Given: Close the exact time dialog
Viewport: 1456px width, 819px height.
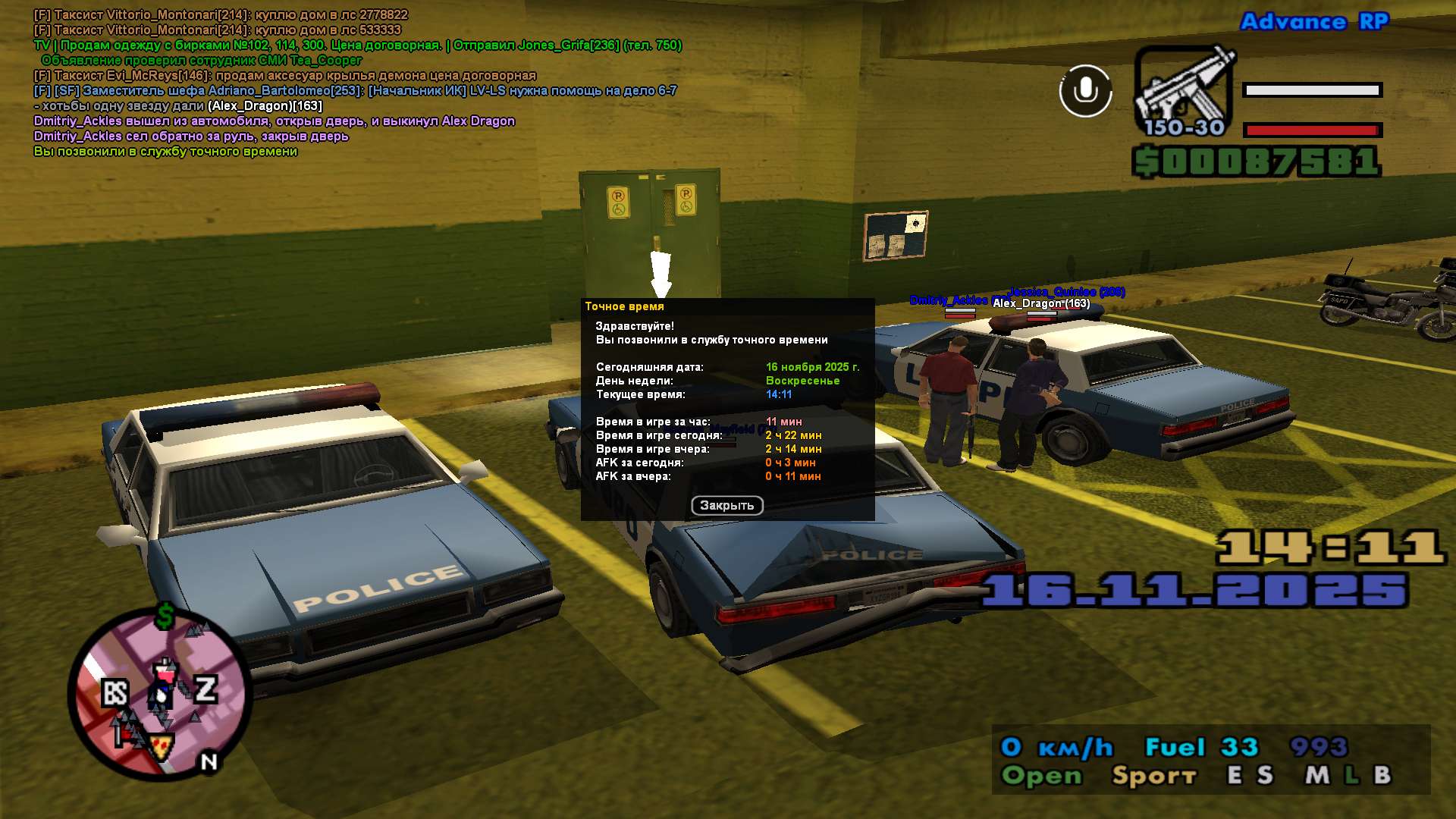Looking at the screenshot, I should point(726,505).
